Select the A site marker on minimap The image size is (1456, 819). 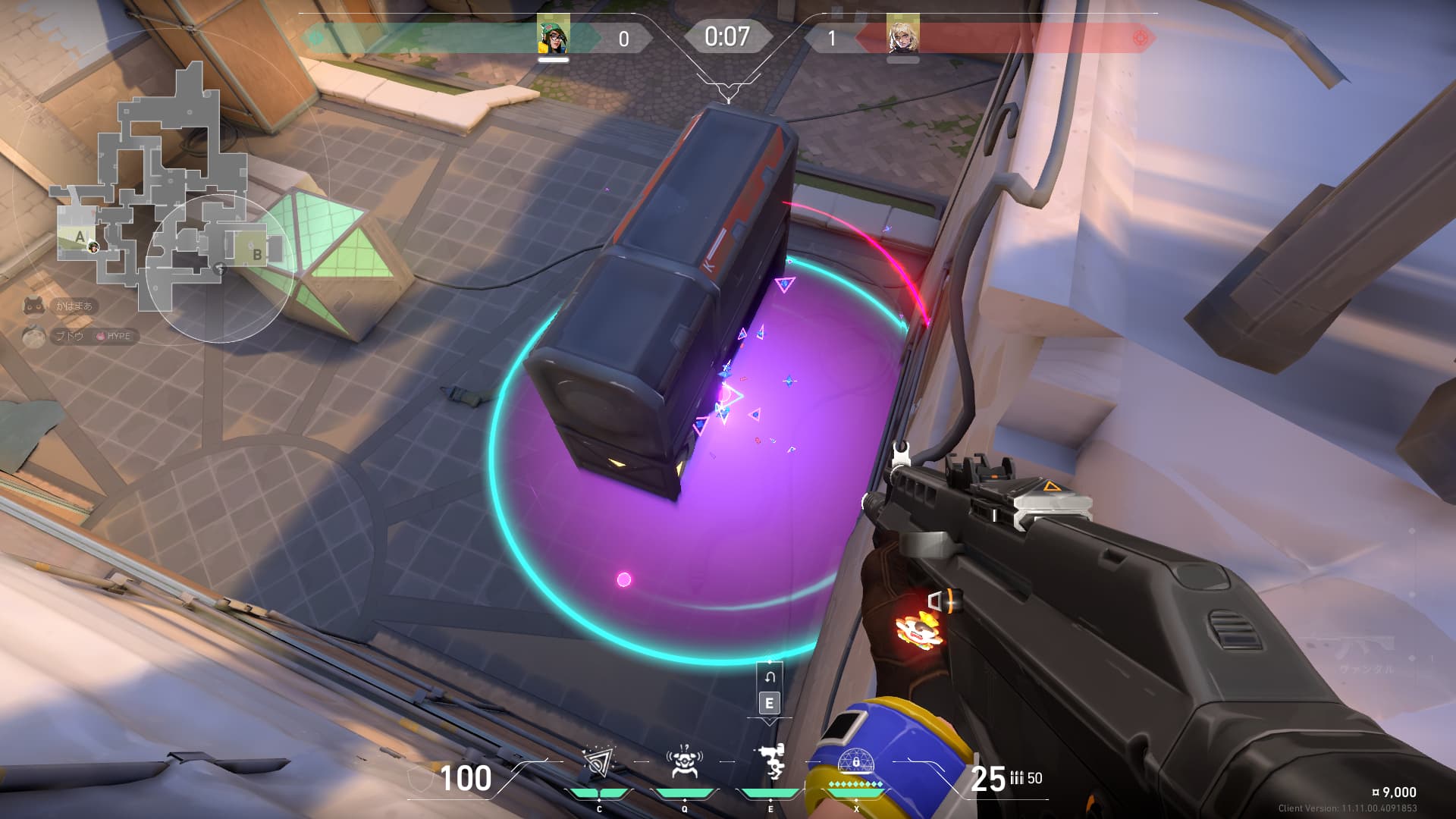(x=80, y=237)
